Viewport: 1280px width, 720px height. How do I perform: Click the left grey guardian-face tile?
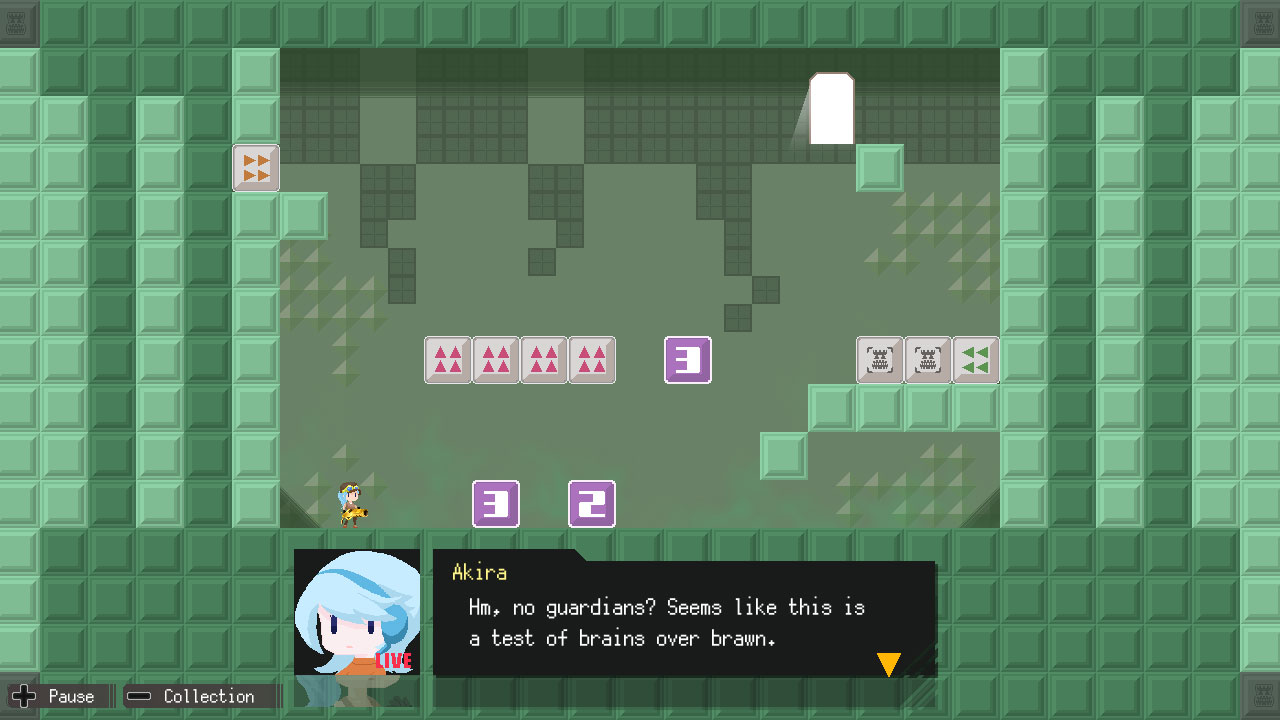879,360
